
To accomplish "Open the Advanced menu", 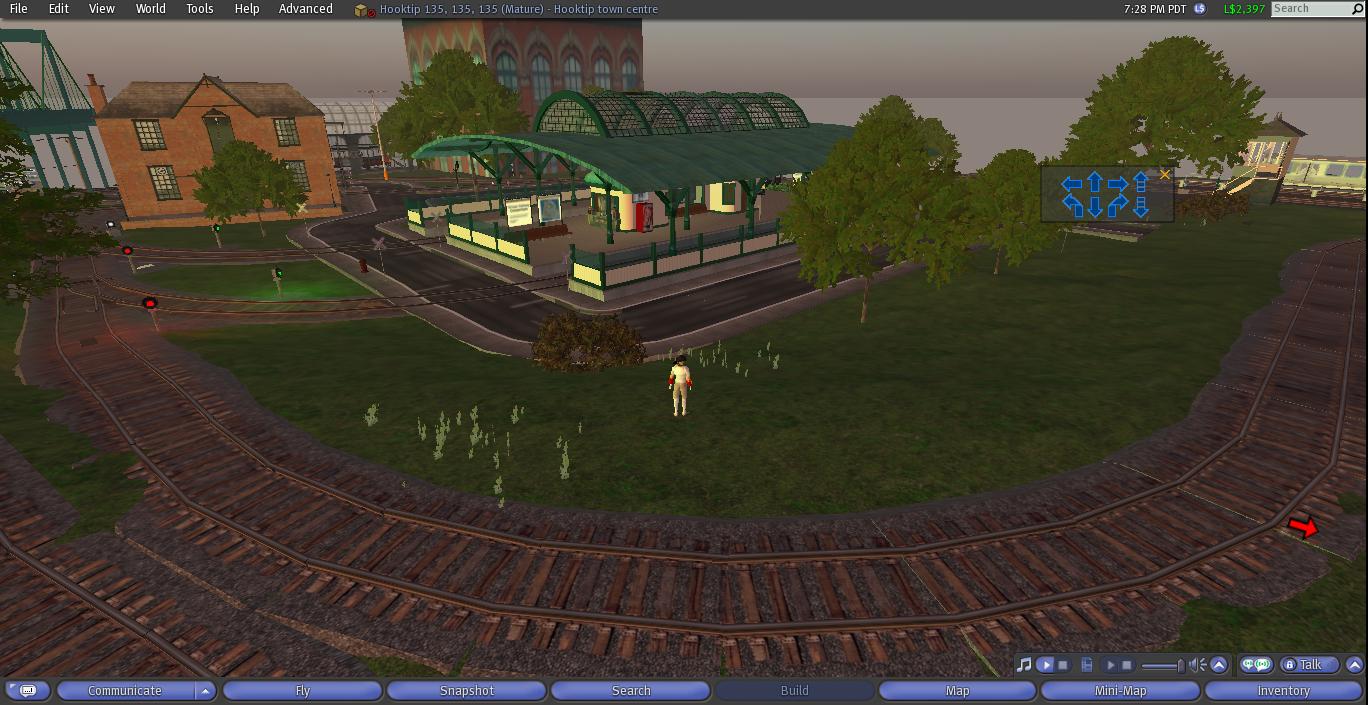I will tap(305, 9).
